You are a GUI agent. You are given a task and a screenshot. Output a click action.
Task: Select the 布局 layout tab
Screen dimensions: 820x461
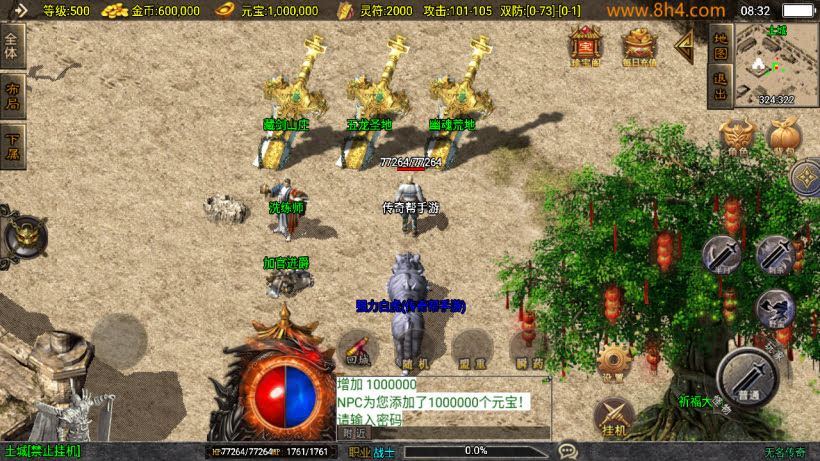pos(12,96)
